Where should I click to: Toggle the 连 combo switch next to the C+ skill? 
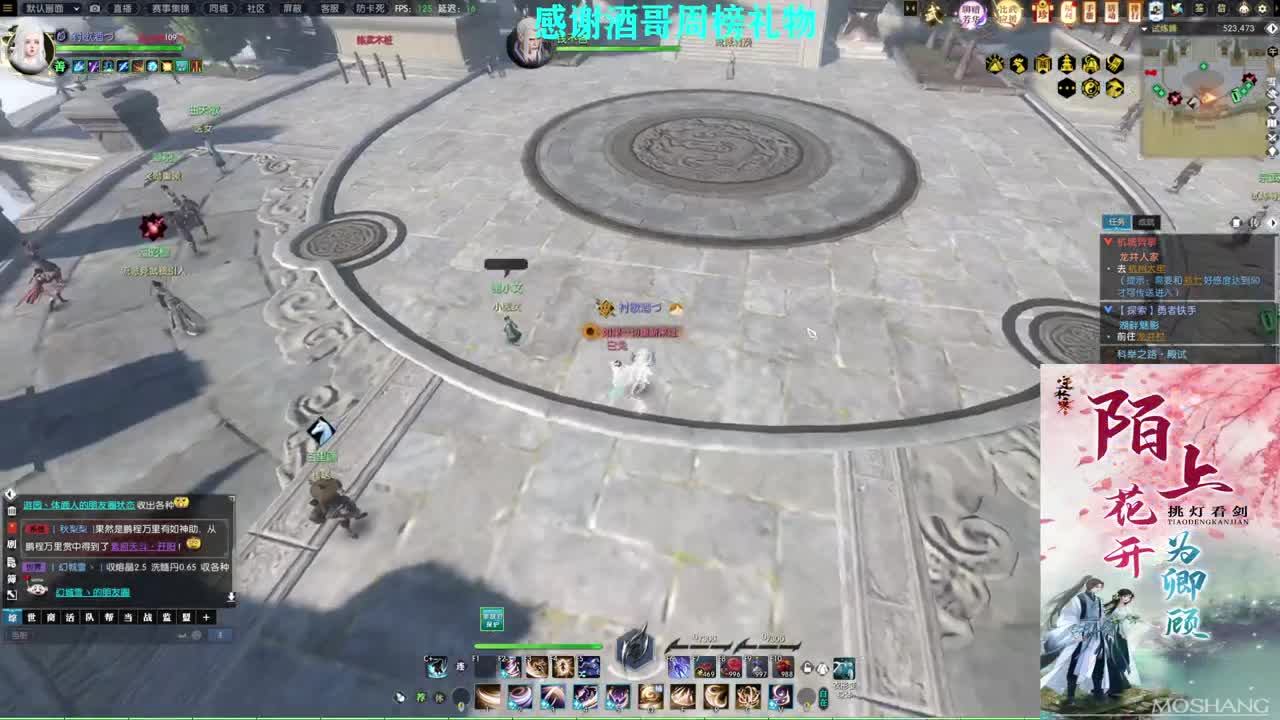[x=461, y=666]
